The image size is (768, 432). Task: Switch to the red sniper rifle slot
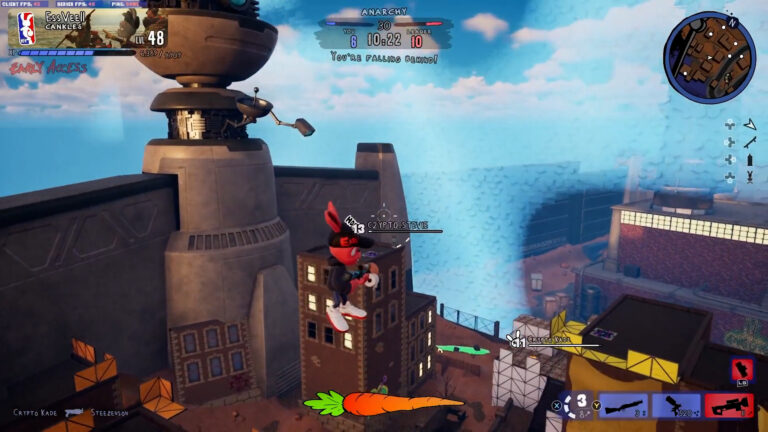tap(729, 404)
